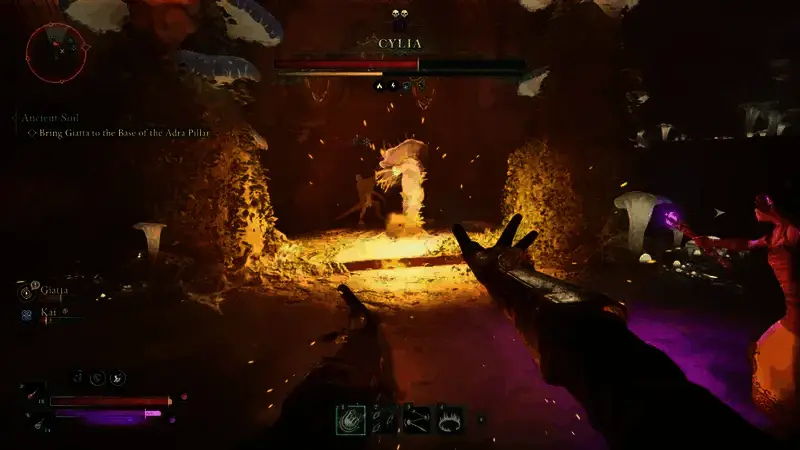Image resolution: width=800 pixels, height=450 pixels.
Task: Activate the fireball ability in the hotbar
Action: (349, 418)
